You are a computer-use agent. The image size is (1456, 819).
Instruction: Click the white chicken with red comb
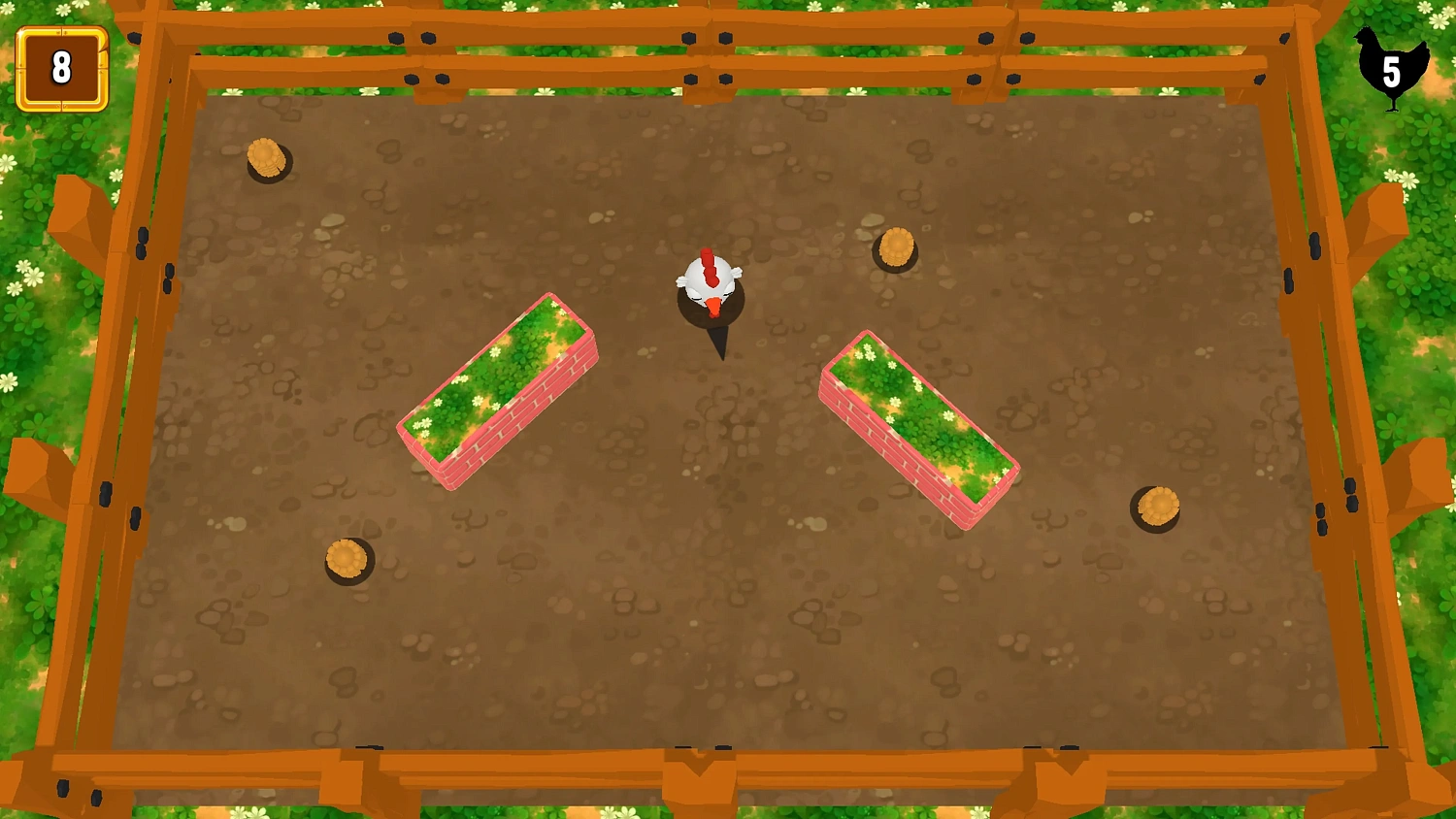point(709,281)
